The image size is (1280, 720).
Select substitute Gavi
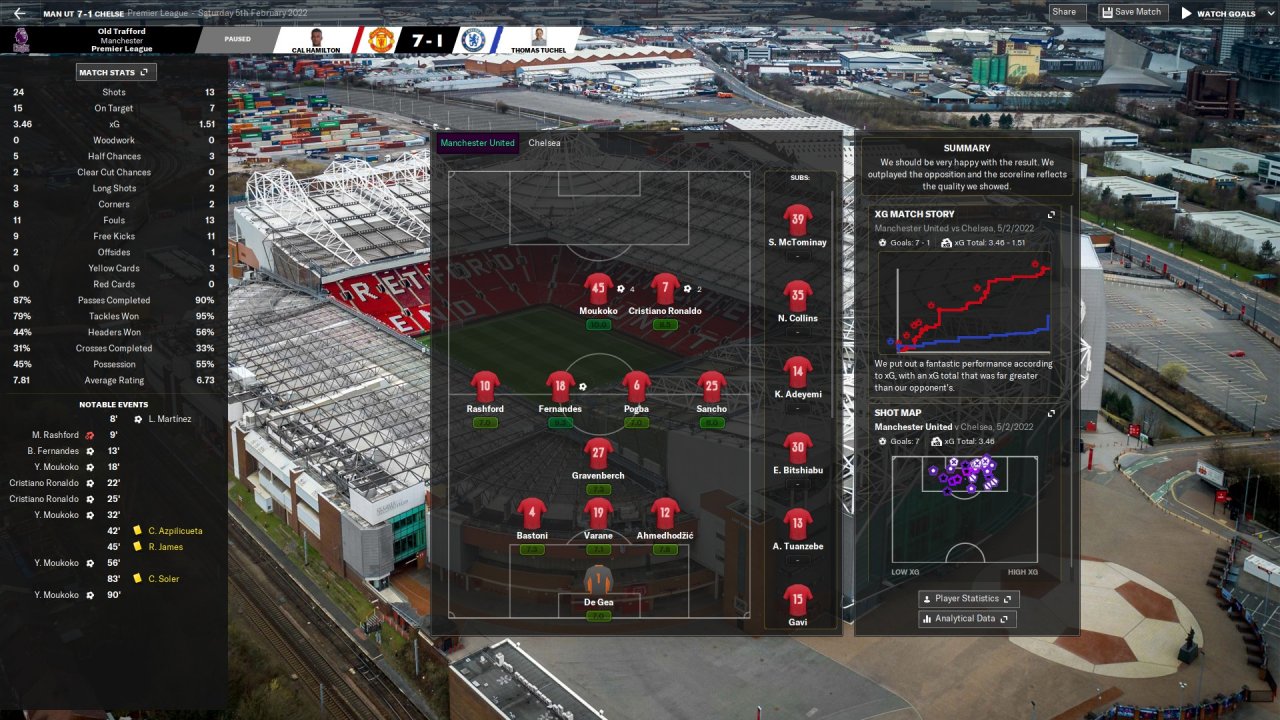797,601
